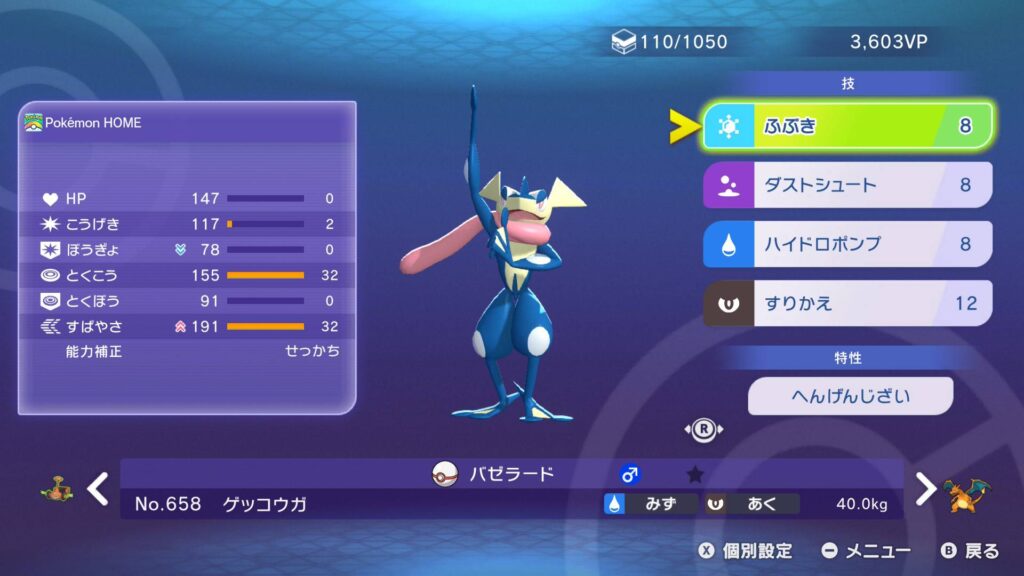Select the ハイドロポンプ move
This screenshot has width=1024, height=576.
coord(848,244)
